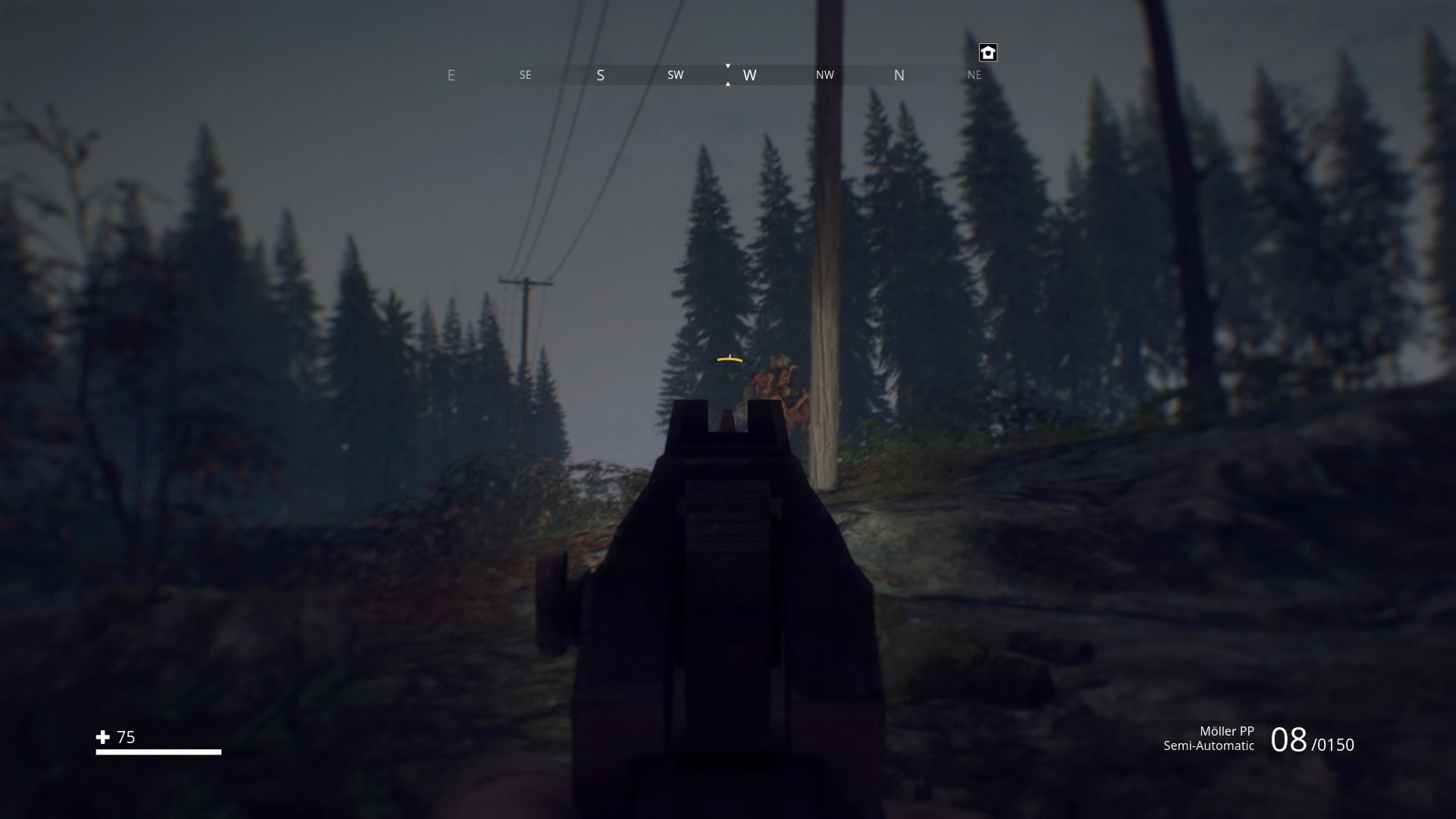Click the yellow enemy marker above the sights
This screenshot has height=819, width=1456.
click(x=728, y=358)
